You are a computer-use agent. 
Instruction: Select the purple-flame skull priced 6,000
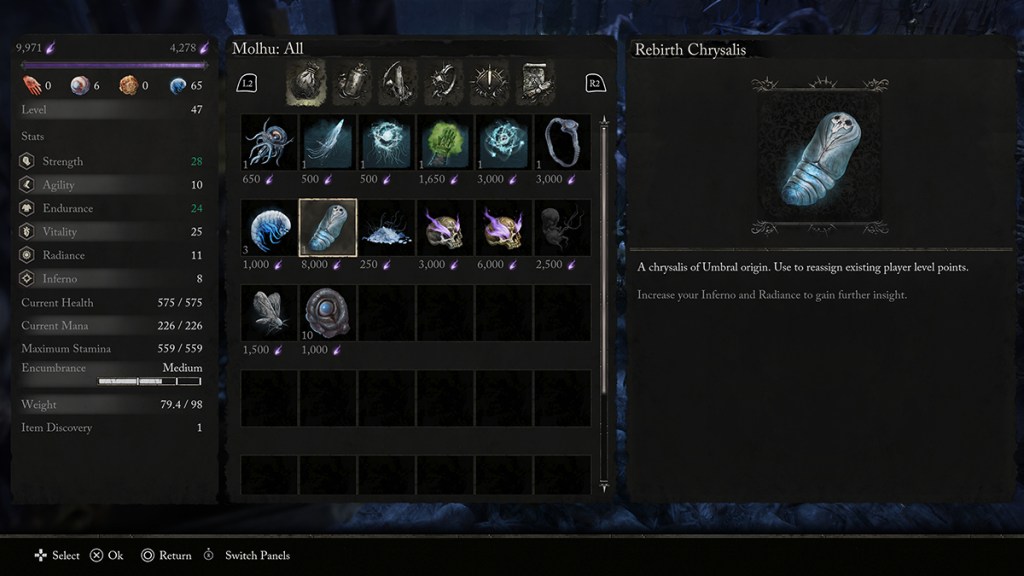504,228
